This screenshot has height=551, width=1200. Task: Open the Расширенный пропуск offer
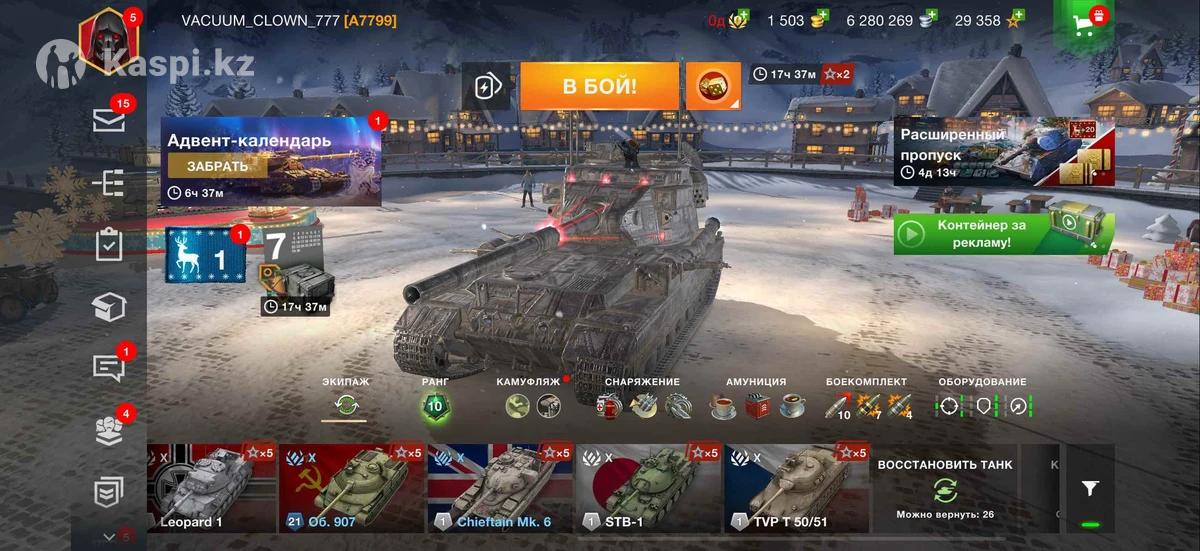point(1003,151)
